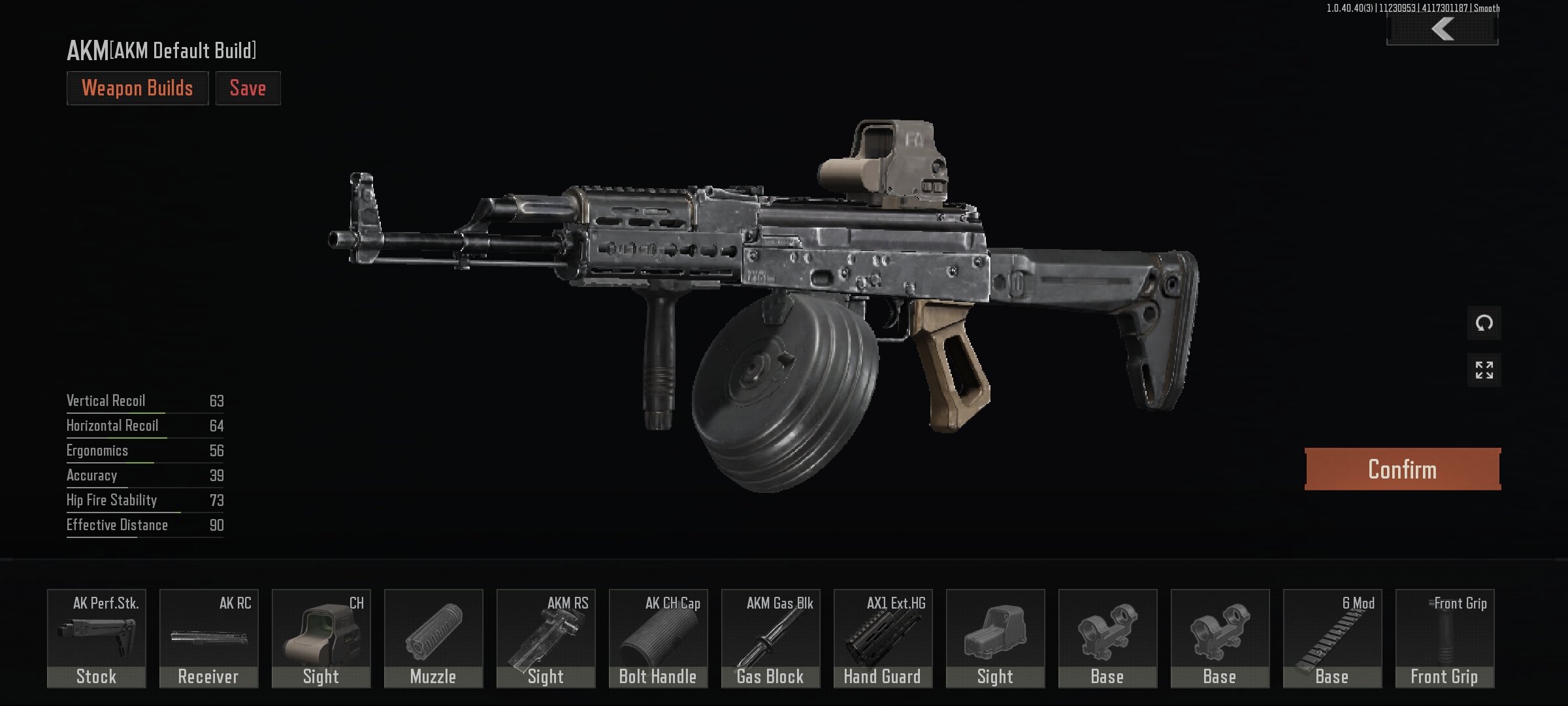Reset the weapon view rotation
1568x706 pixels.
(1484, 323)
